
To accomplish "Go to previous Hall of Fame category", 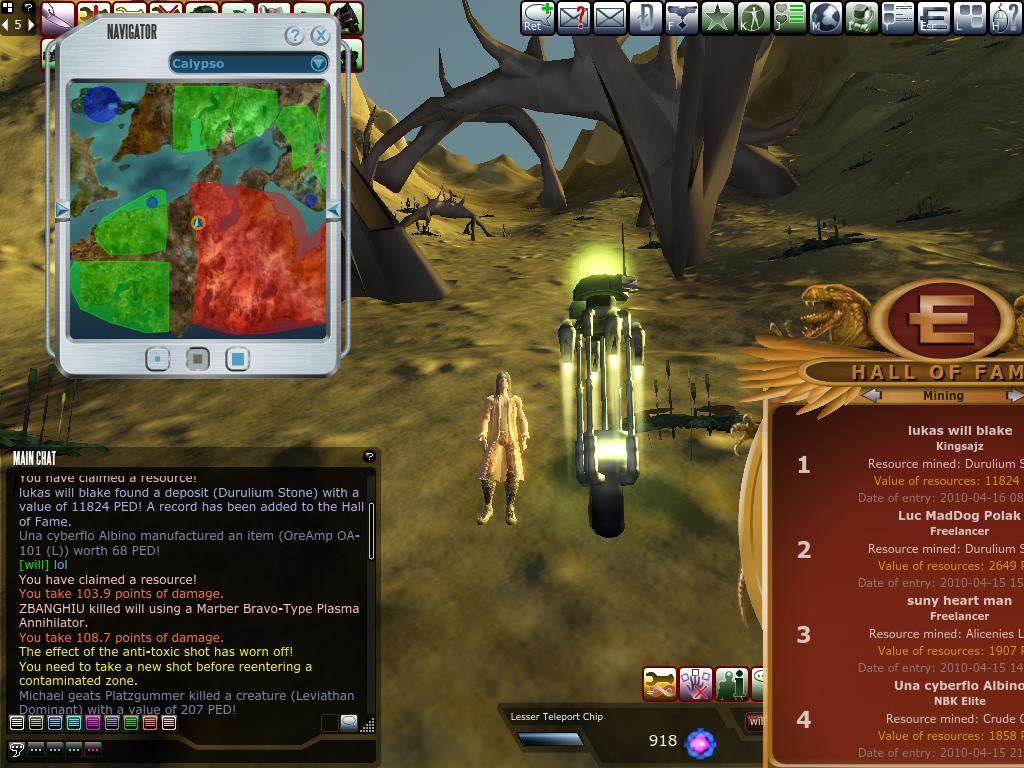I will click(x=872, y=396).
